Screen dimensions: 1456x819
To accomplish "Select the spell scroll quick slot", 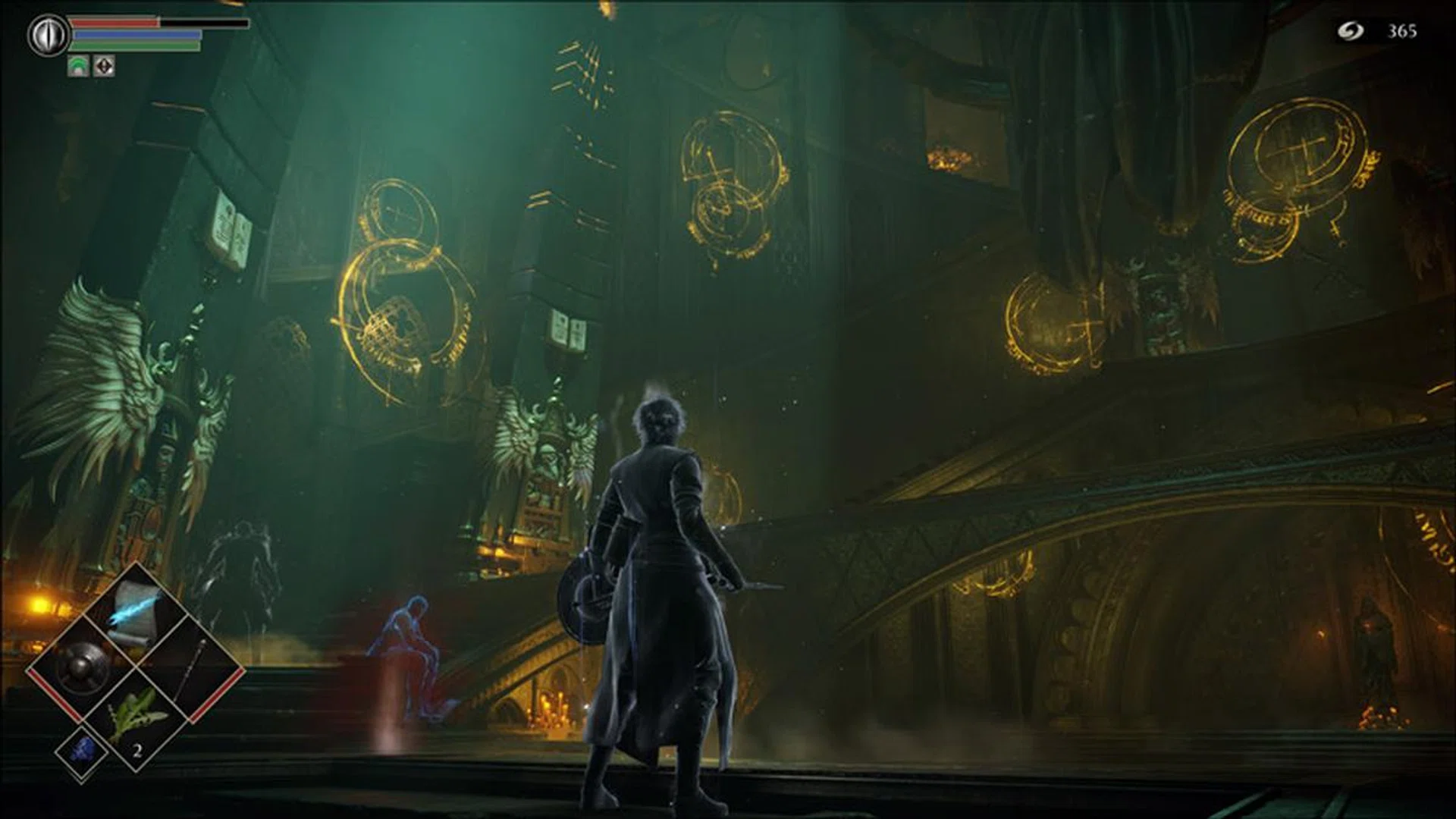I will [x=135, y=617].
